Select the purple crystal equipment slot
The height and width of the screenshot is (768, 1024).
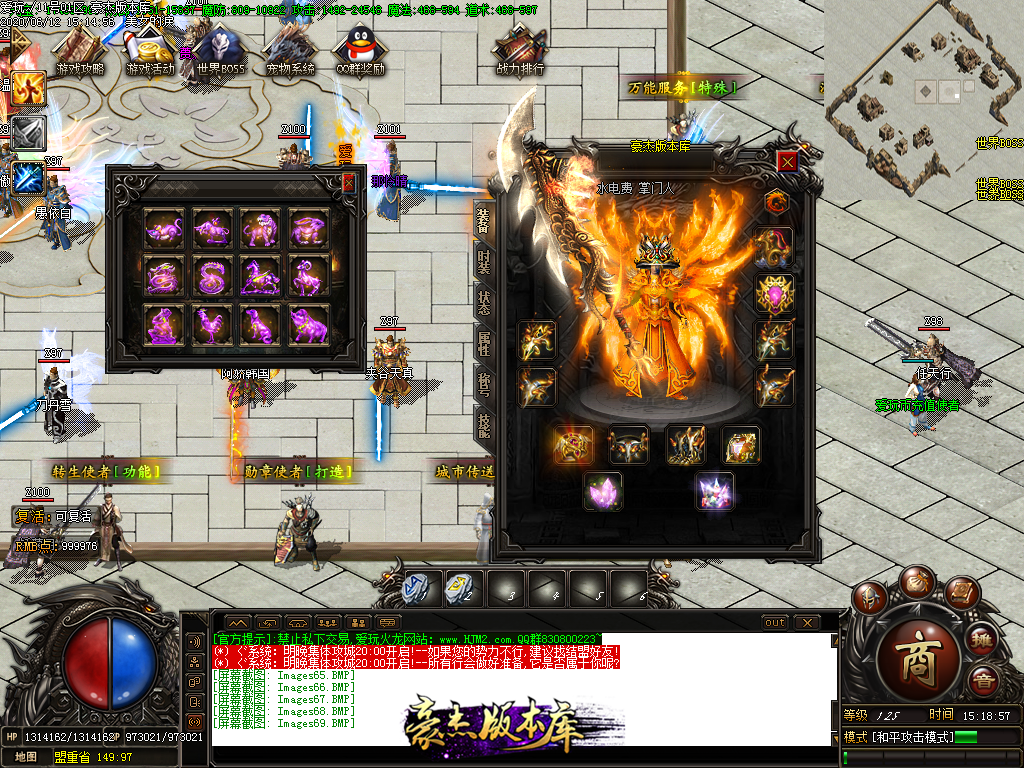[603, 491]
